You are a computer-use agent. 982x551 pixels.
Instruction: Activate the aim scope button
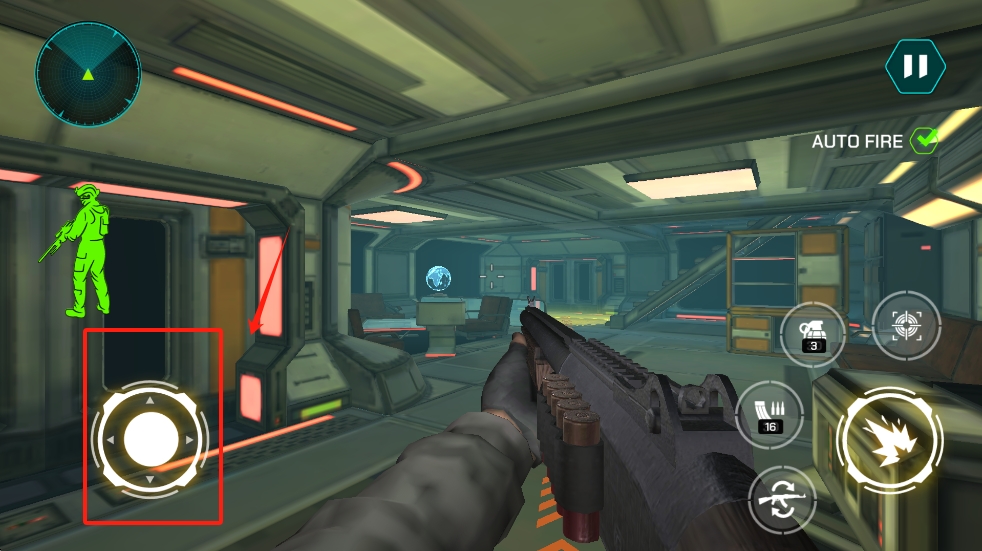(x=906, y=324)
